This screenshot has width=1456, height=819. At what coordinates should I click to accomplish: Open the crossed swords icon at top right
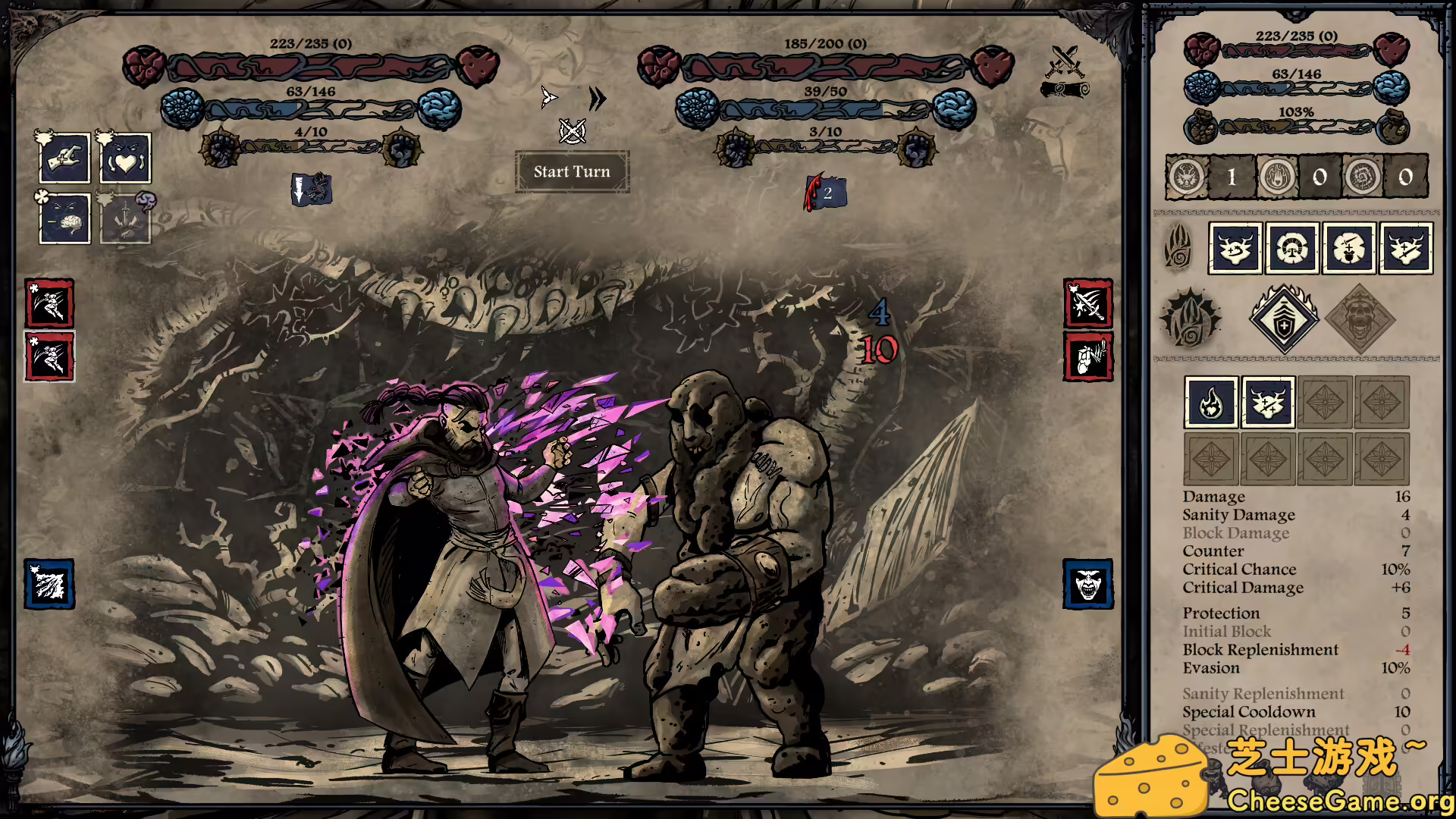click(1065, 61)
